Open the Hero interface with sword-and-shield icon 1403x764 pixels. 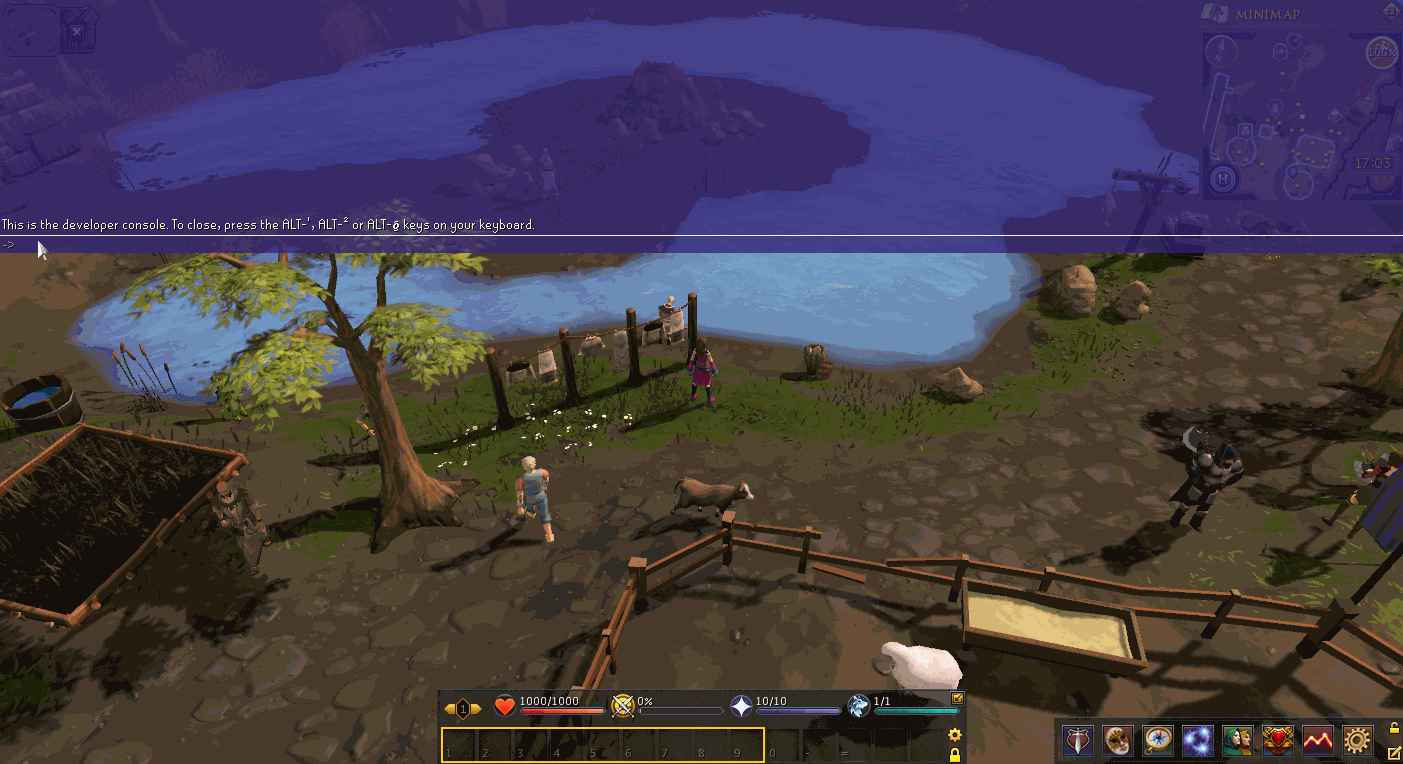(1078, 741)
